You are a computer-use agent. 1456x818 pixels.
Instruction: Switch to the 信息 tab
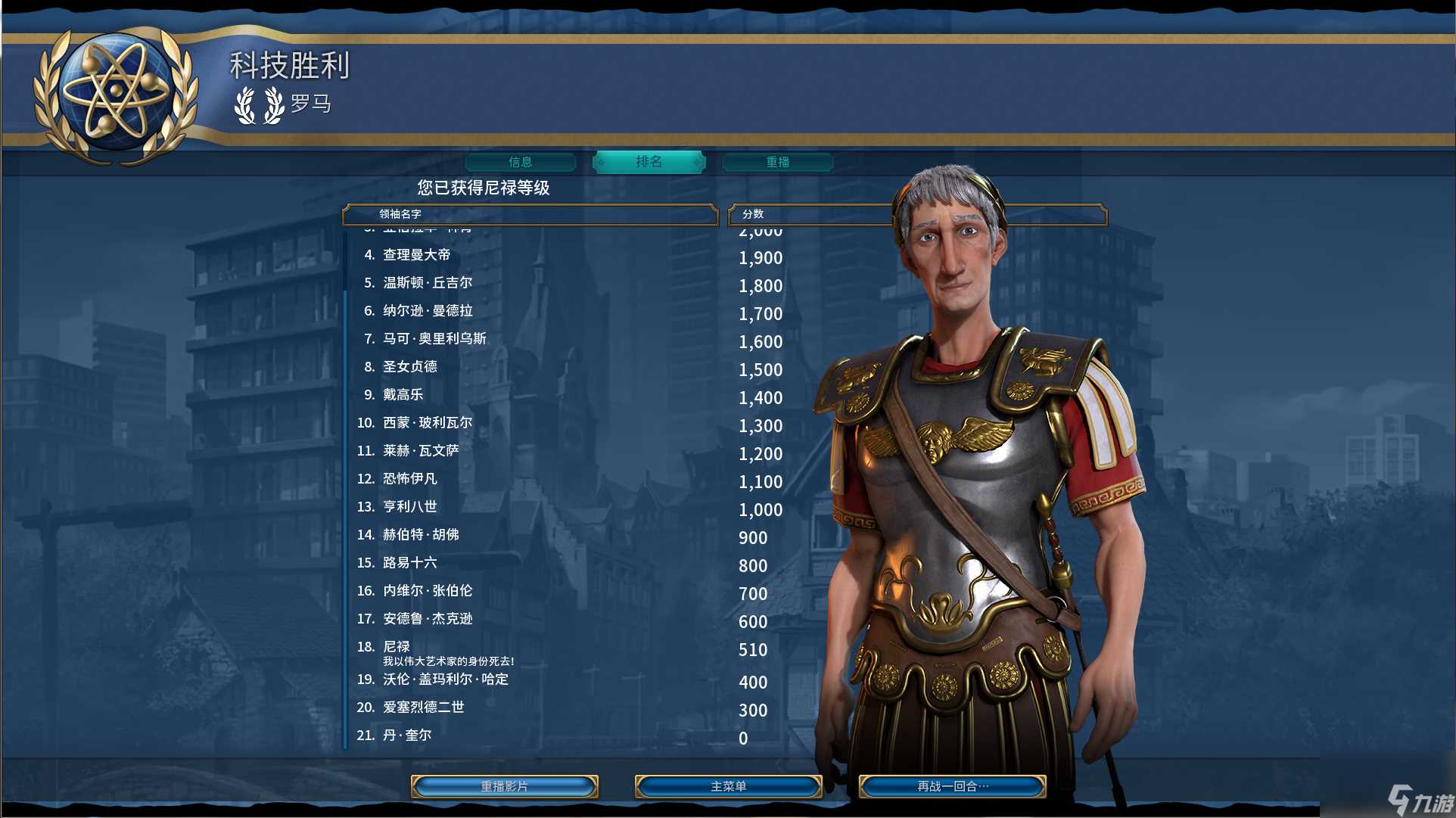pyautogui.click(x=521, y=162)
